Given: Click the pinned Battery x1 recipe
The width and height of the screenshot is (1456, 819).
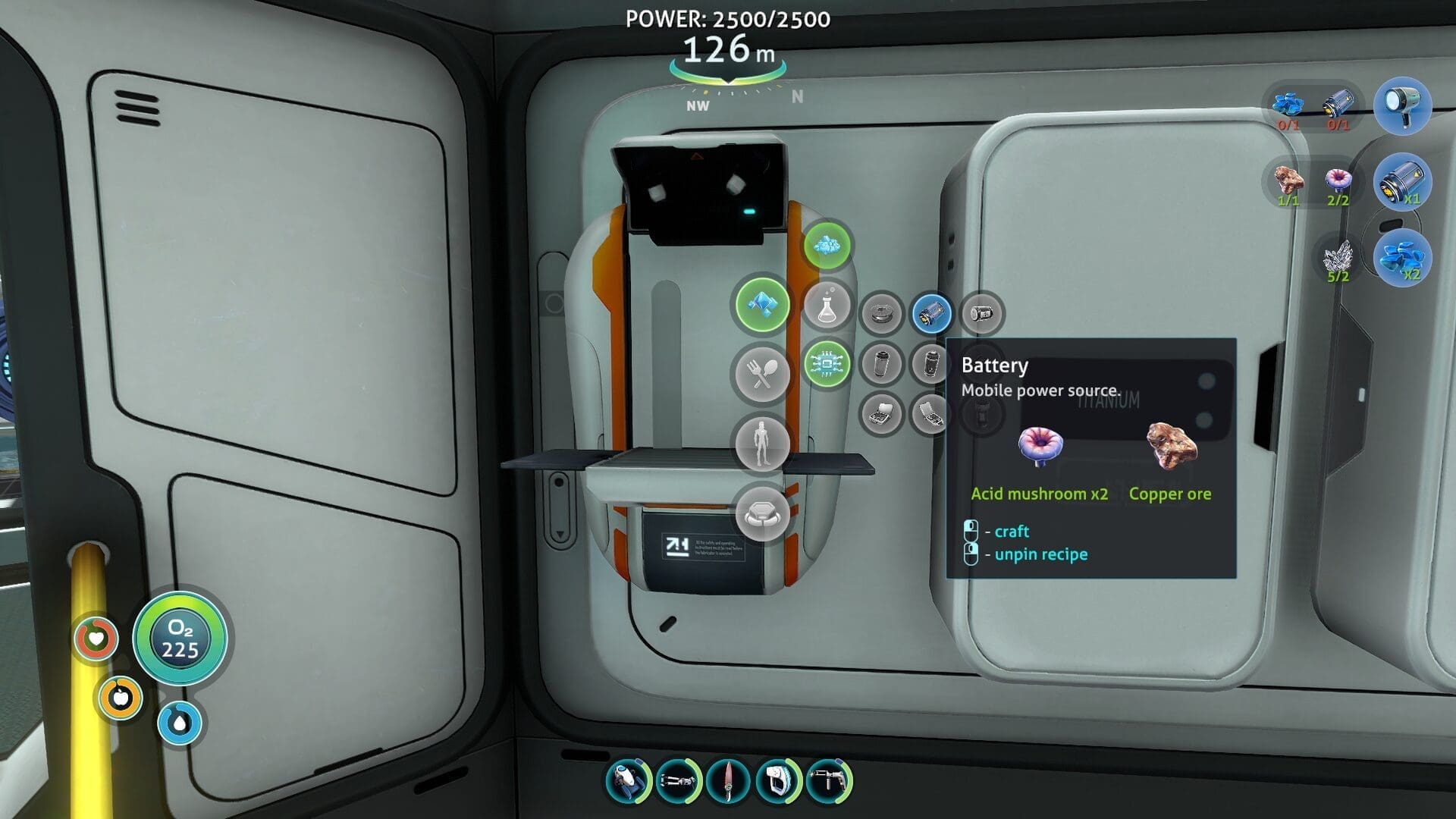Looking at the screenshot, I should click(x=1401, y=183).
